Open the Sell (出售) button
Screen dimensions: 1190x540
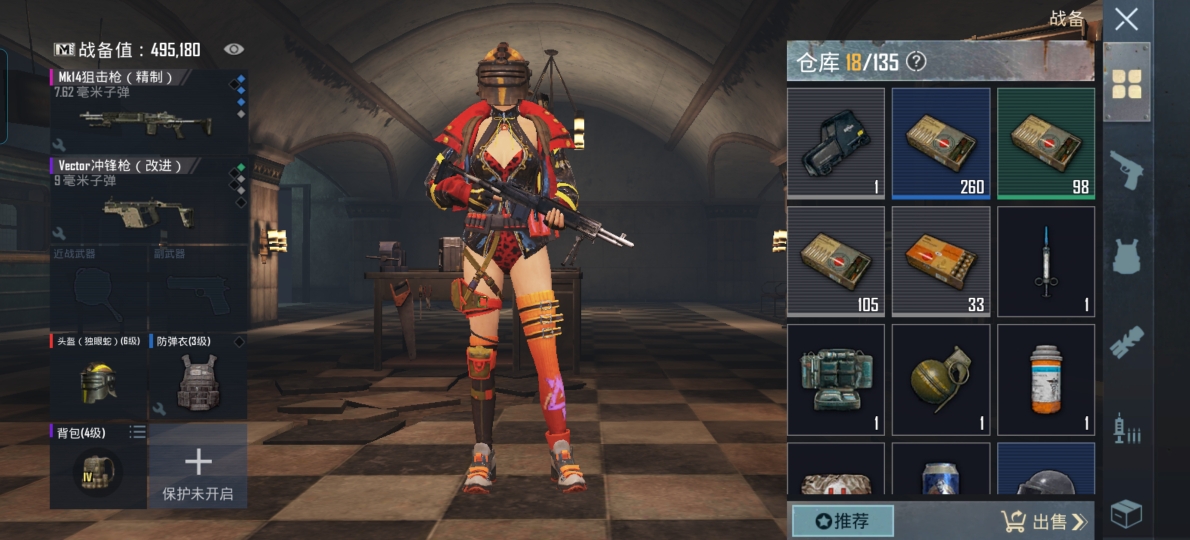click(1043, 521)
